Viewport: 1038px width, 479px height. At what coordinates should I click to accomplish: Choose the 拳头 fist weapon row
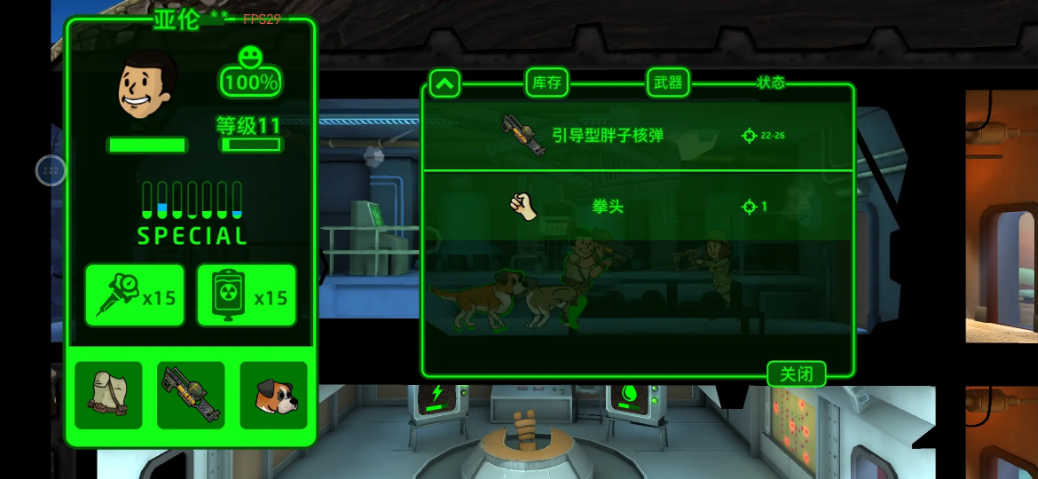(x=637, y=207)
